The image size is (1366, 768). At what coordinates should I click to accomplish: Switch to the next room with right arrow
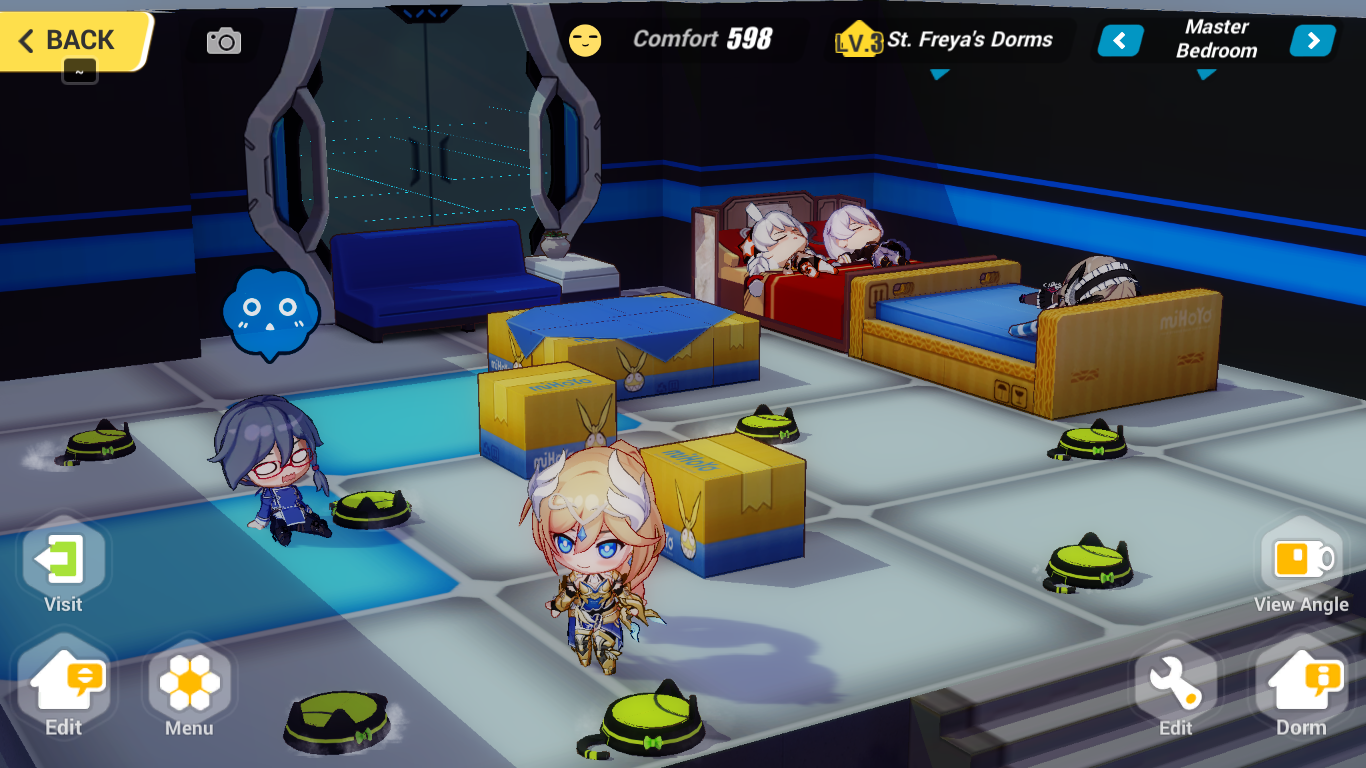pyautogui.click(x=1312, y=40)
